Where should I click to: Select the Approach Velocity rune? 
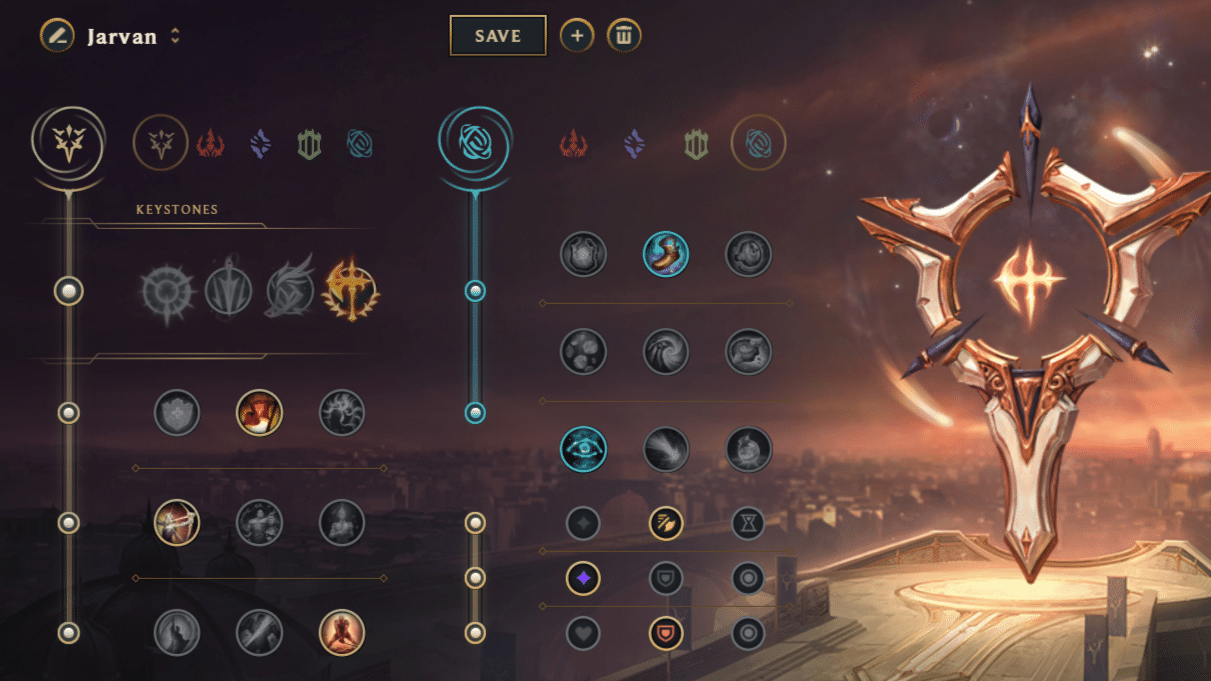665,448
